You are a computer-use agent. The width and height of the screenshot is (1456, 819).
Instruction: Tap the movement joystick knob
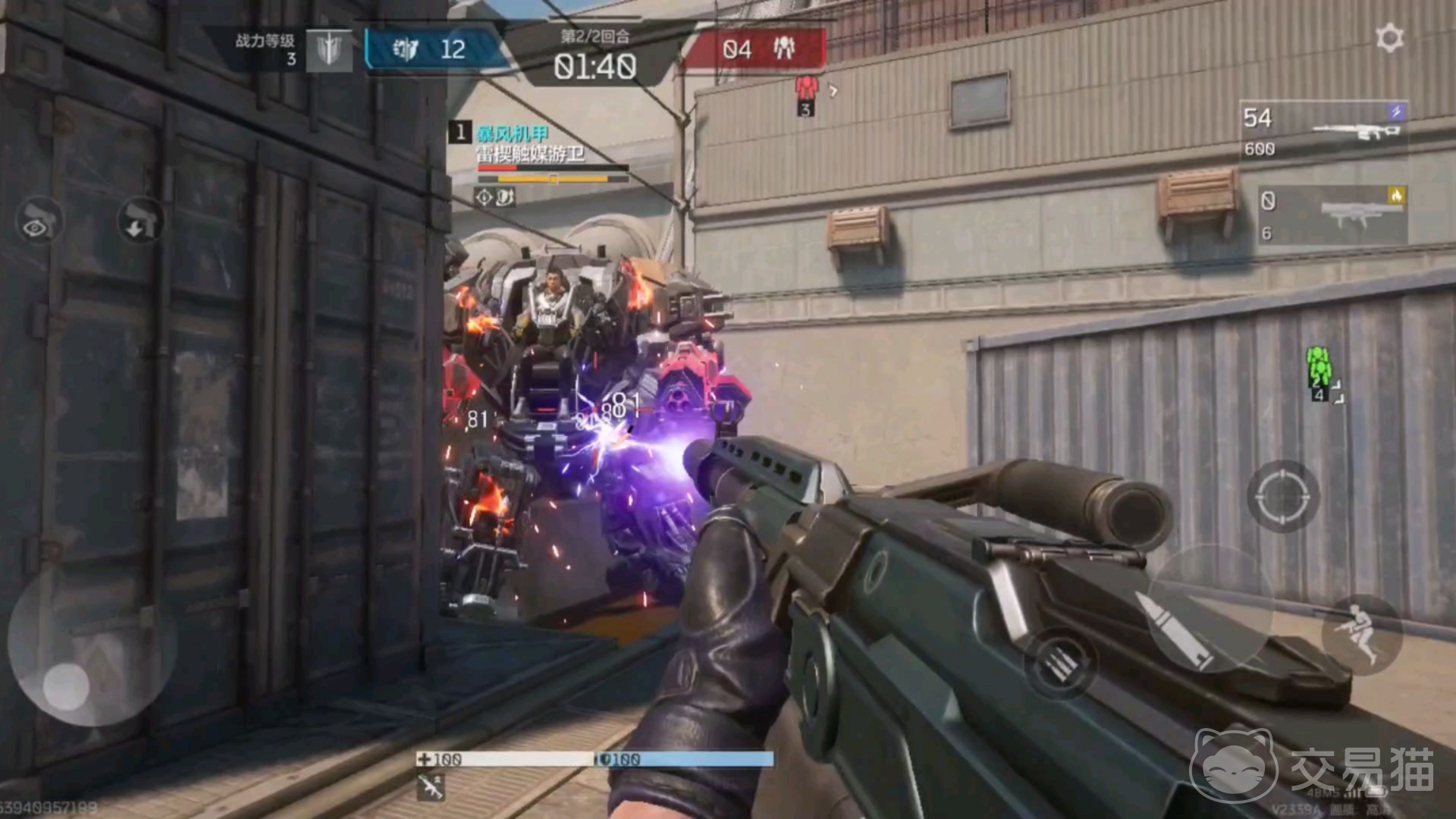(66, 687)
